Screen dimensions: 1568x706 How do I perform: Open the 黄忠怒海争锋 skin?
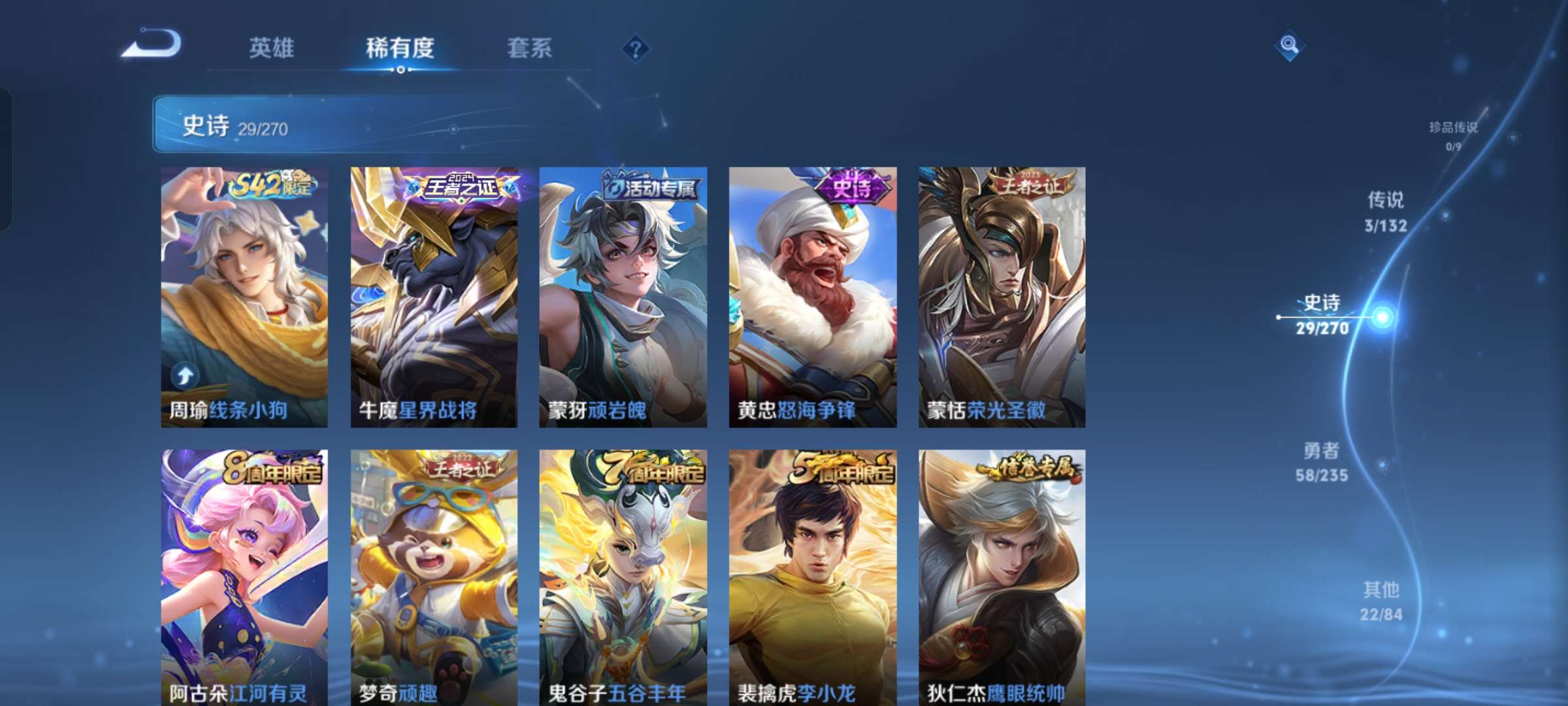[x=811, y=294]
